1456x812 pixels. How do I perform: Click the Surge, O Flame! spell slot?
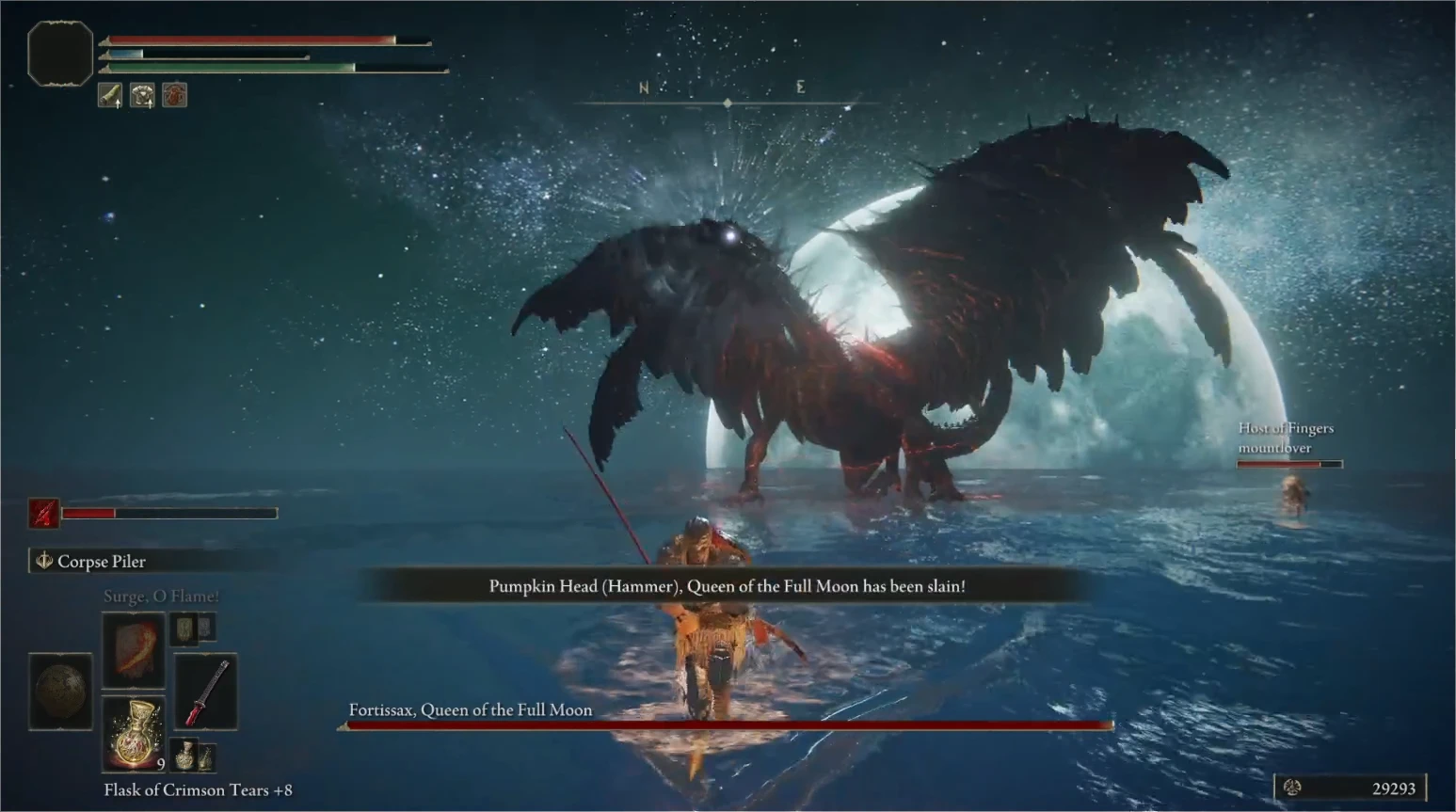[x=134, y=649]
